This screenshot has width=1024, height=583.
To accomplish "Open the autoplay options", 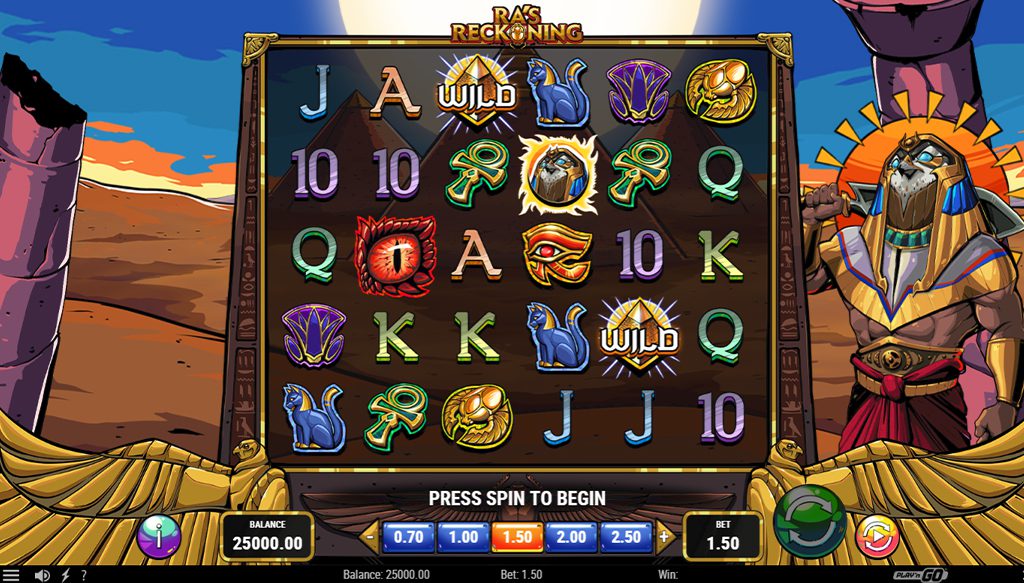I will [x=877, y=537].
